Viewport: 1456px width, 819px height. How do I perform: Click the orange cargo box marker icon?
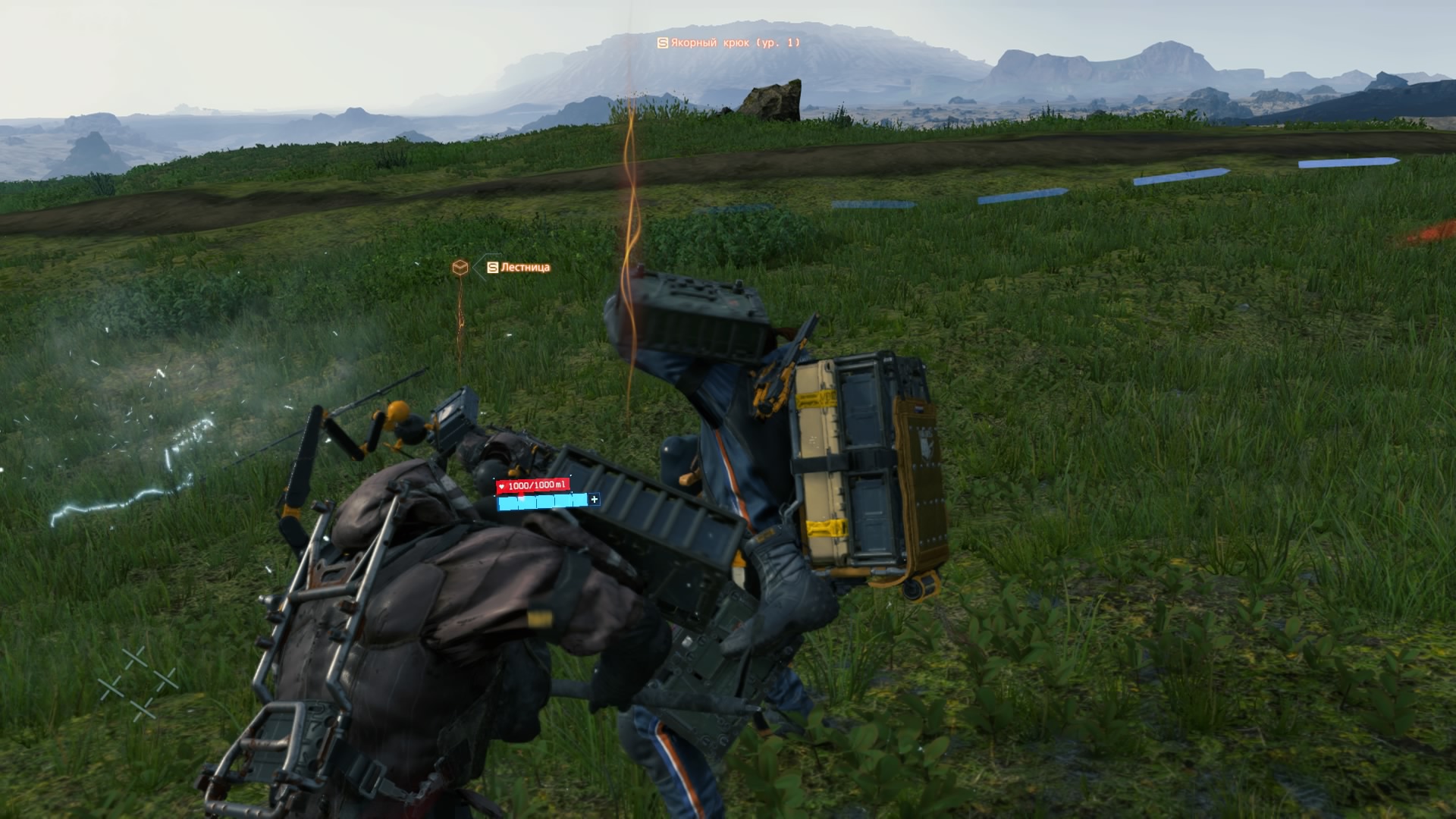tap(460, 267)
